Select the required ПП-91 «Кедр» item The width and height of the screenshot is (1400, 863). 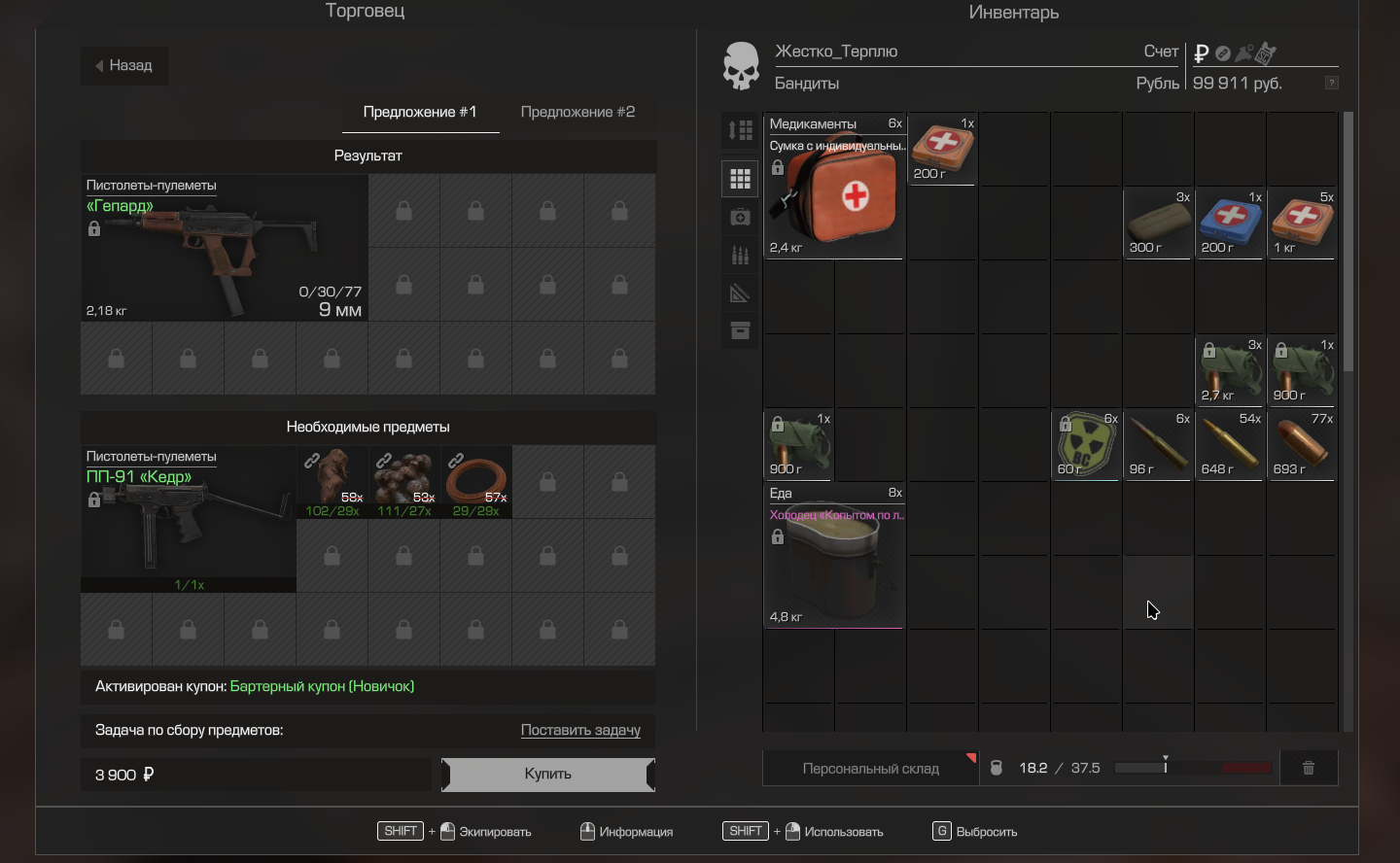coord(188,520)
